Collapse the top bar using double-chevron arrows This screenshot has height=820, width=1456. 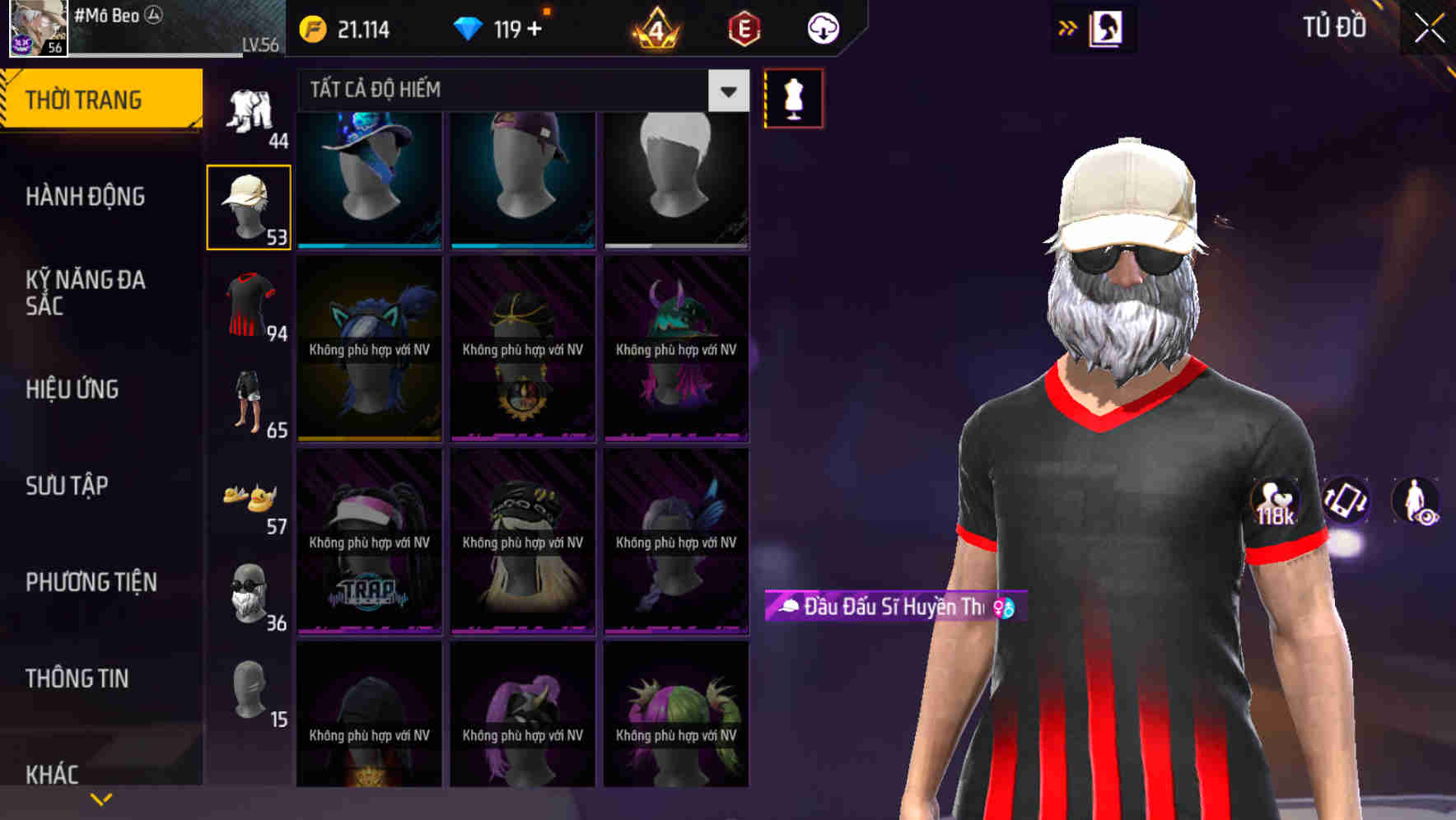tap(1066, 27)
